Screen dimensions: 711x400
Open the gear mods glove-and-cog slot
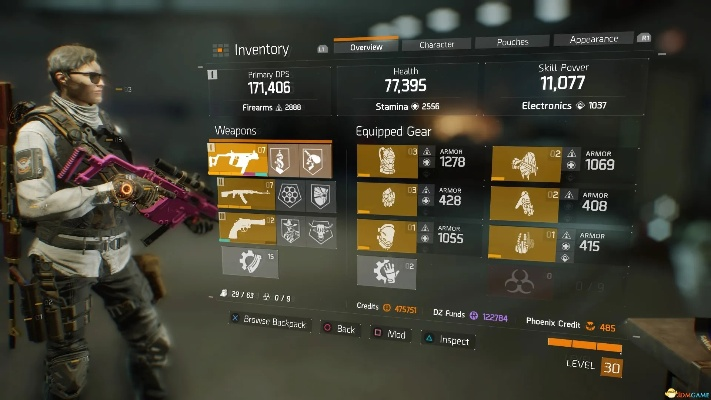click(x=387, y=271)
